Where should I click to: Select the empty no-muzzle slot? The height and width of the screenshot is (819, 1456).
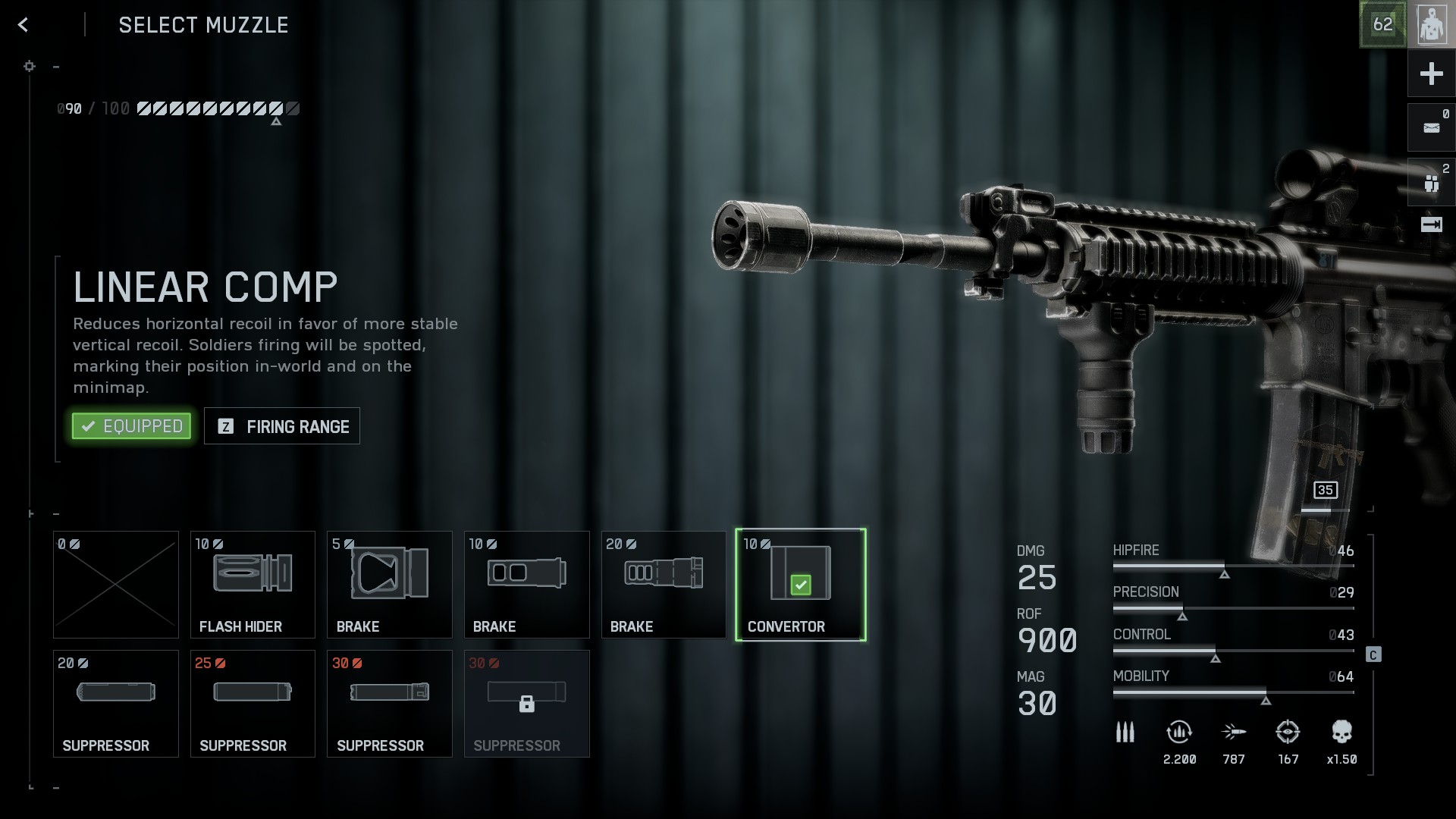click(116, 585)
